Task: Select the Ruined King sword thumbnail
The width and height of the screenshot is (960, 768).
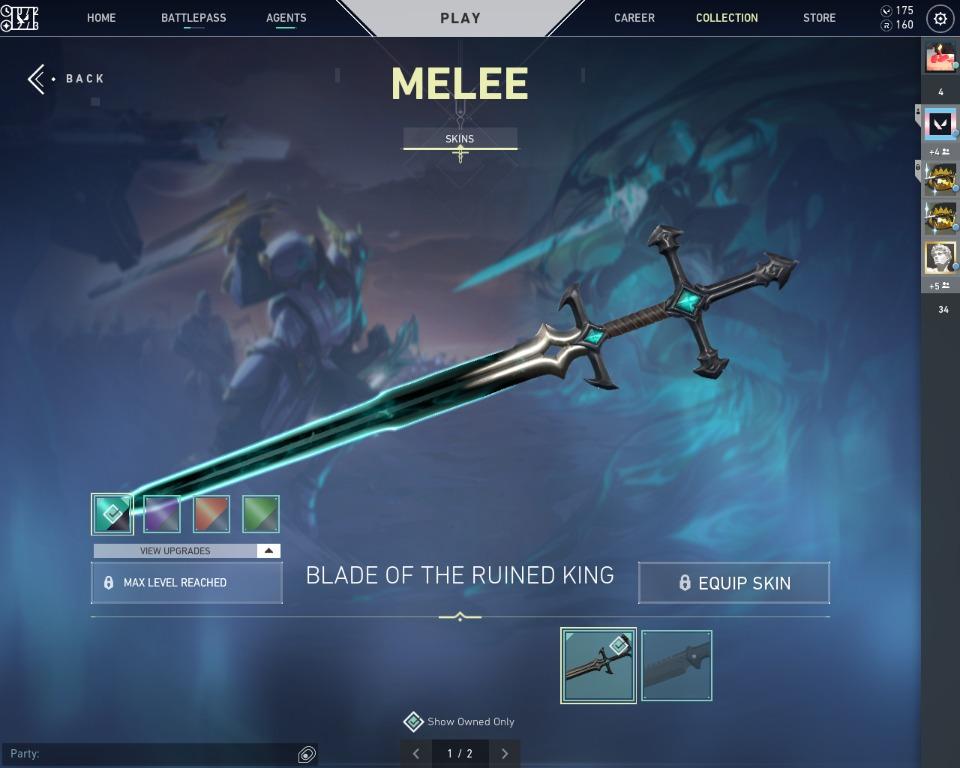Action: pos(598,665)
